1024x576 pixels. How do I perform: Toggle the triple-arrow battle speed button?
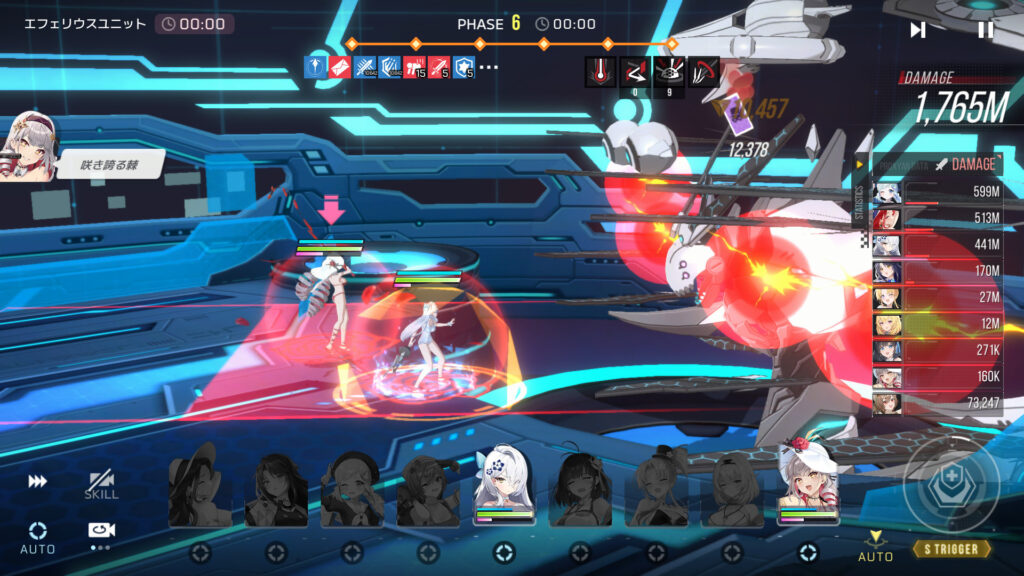pos(37,481)
